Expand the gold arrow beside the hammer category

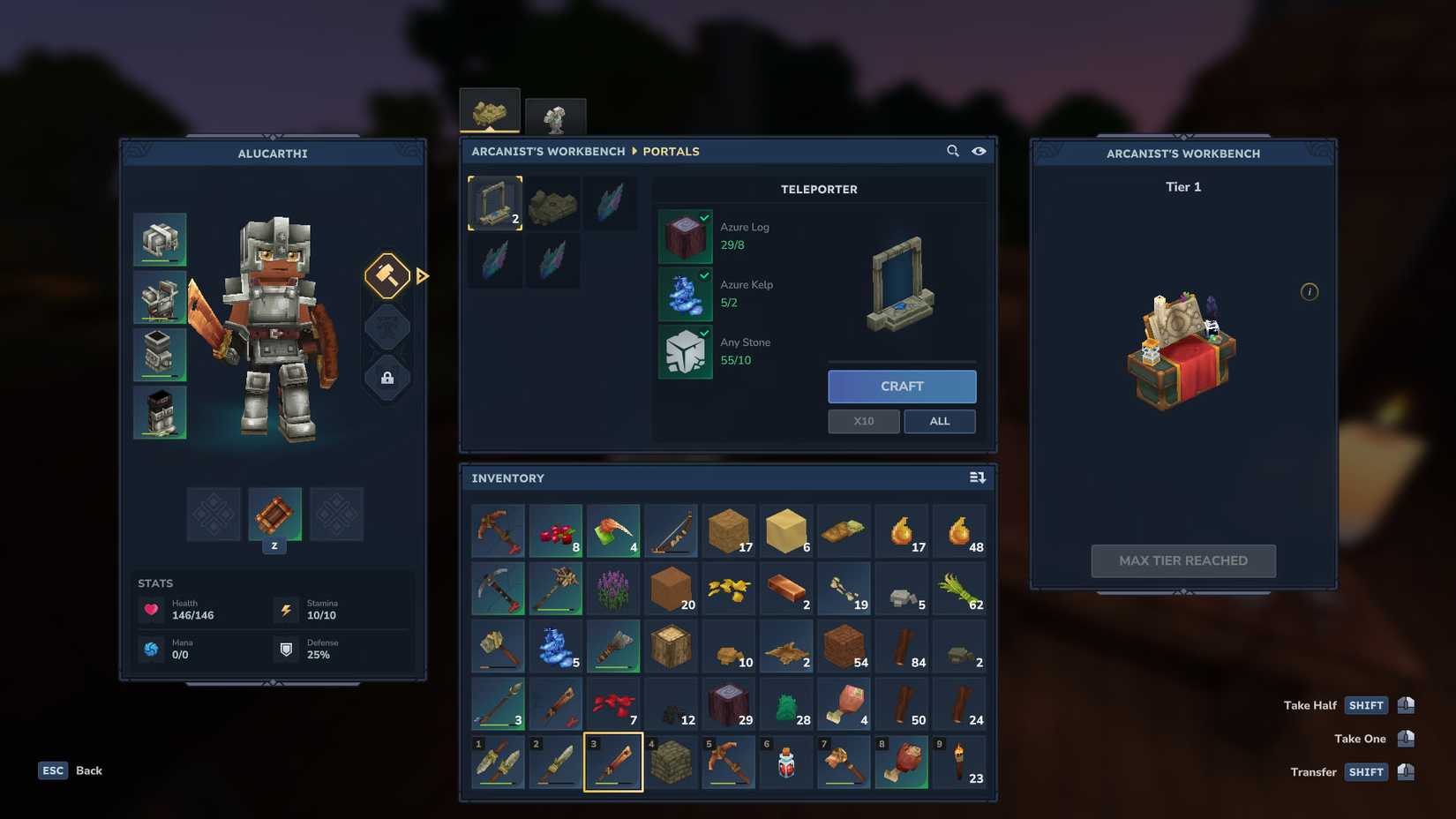pos(423,276)
